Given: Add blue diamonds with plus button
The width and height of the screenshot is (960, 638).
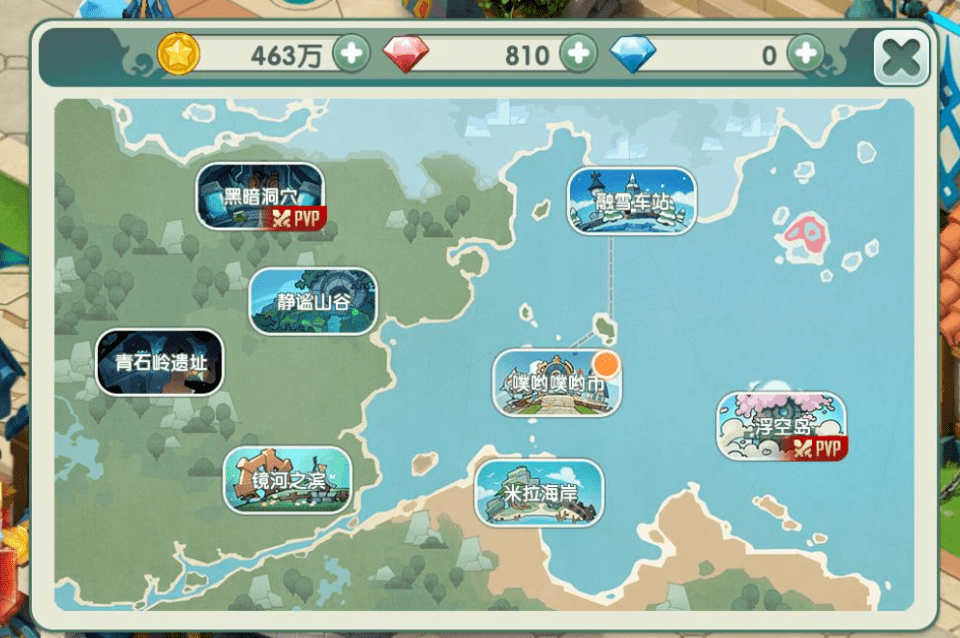Looking at the screenshot, I should (806, 53).
